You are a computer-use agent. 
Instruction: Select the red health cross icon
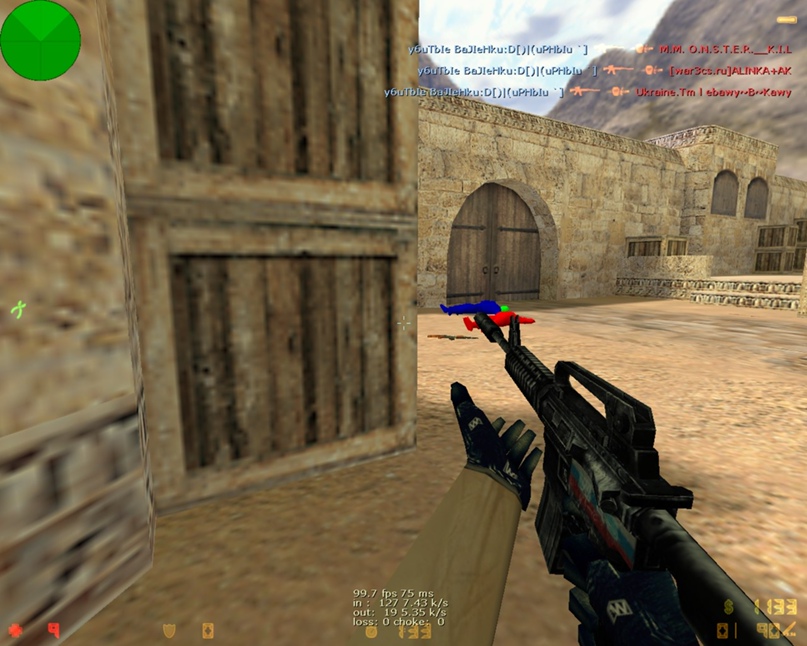tap(15, 630)
